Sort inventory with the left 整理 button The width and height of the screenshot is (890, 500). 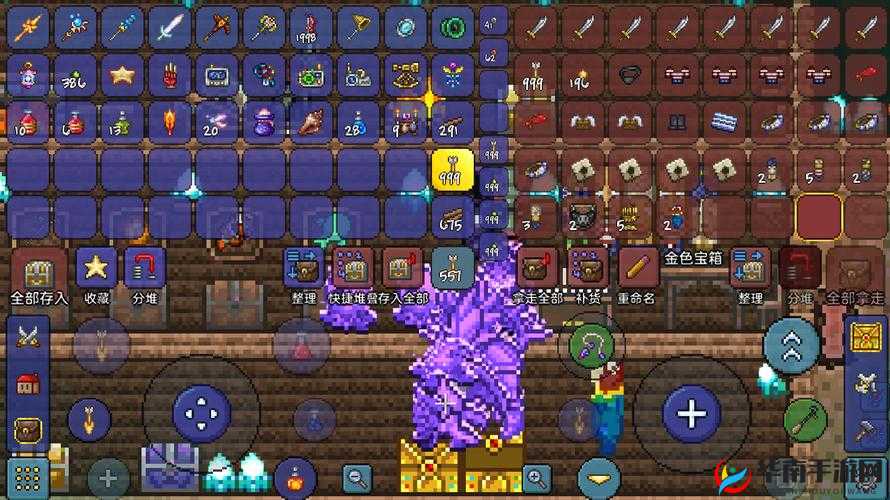click(304, 270)
